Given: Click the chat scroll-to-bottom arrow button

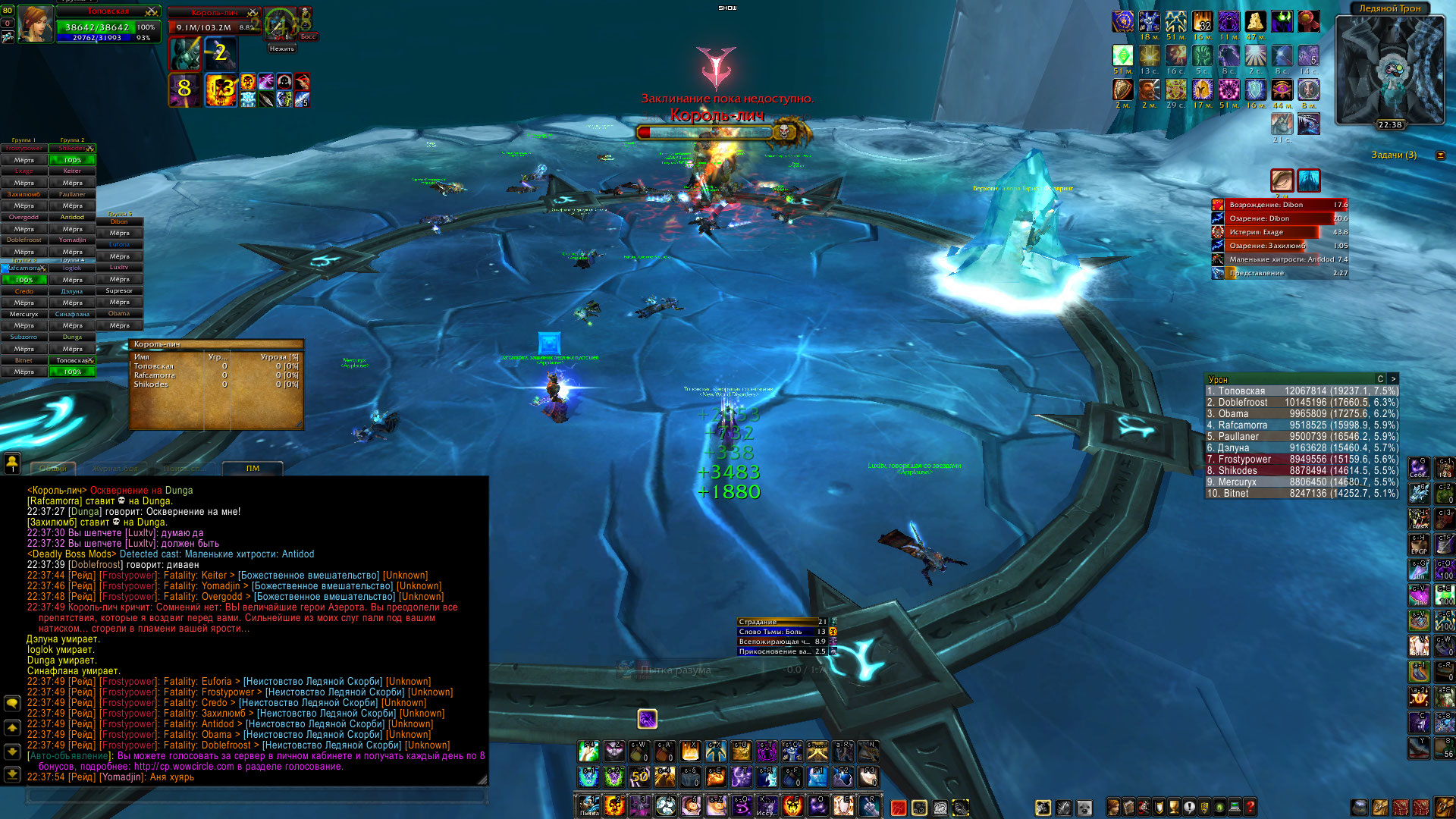Looking at the screenshot, I should pyautogui.click(x=12, y=774).
